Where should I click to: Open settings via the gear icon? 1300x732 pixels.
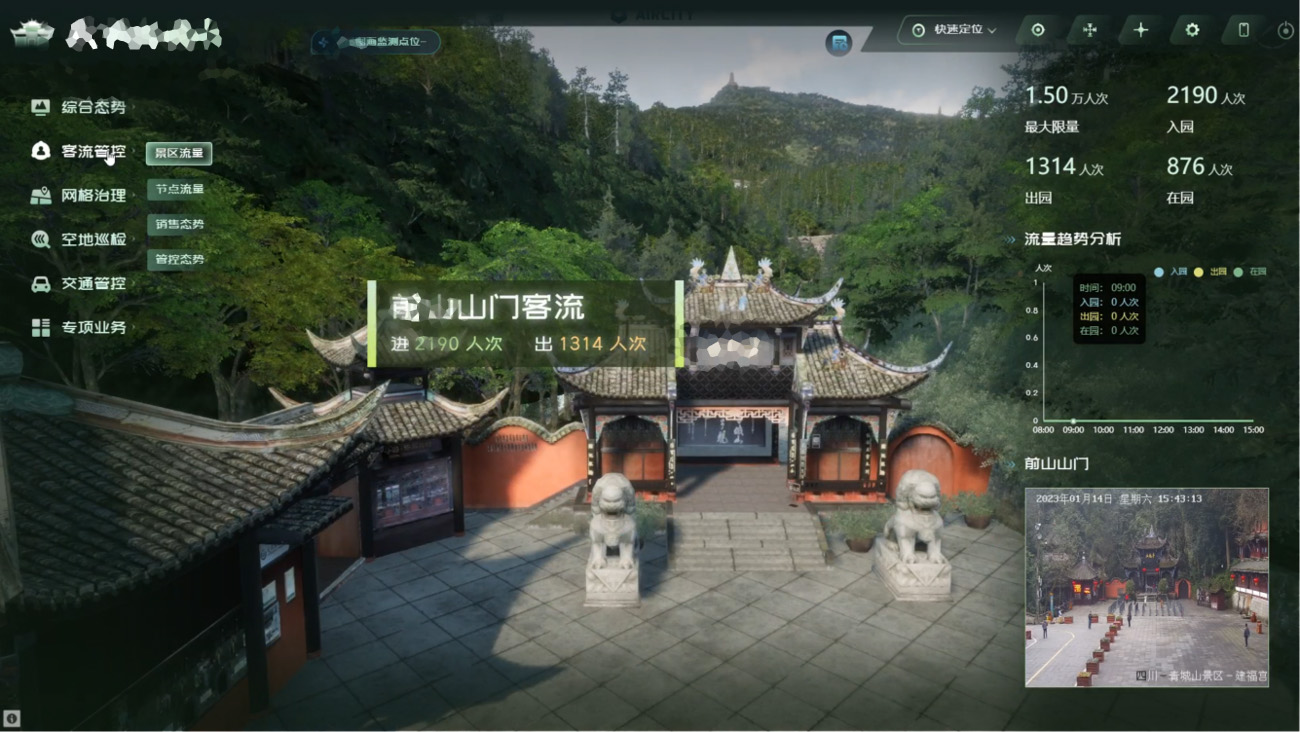pyautogui.click(x=1192, y=30)
